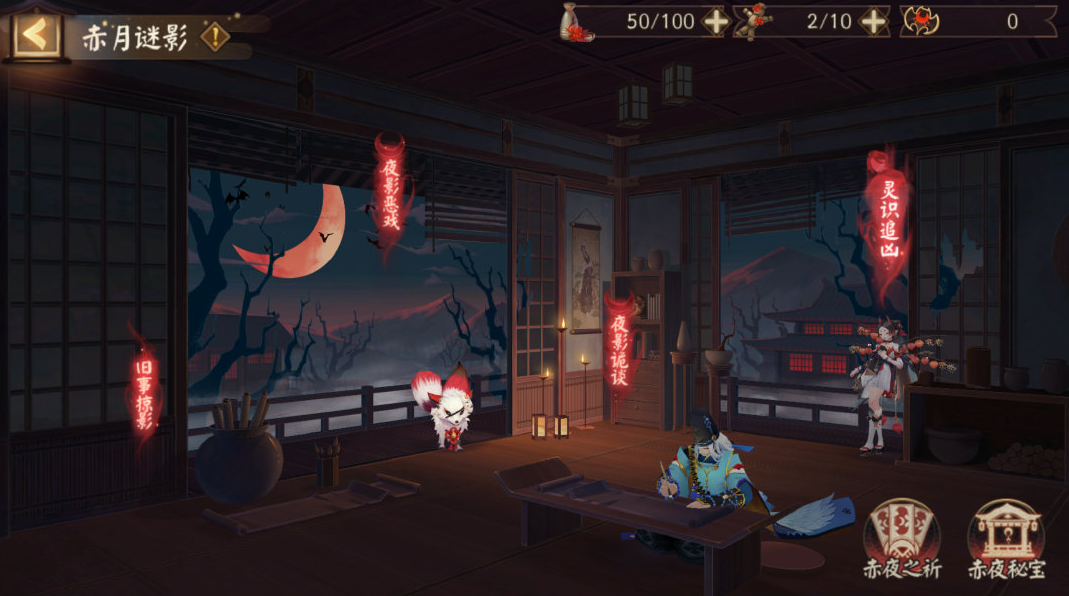The height and width of the screenshot is (596, 1069).
Task: Open the event info exclamation icon
Action: pos(214,37)
